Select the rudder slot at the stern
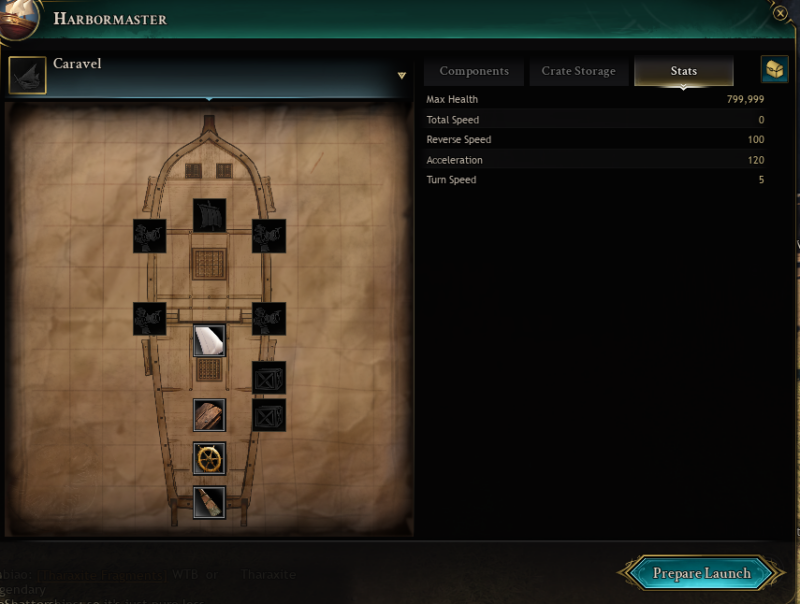Viewport: 800px width, 604px height. click(x=209, y=502)
